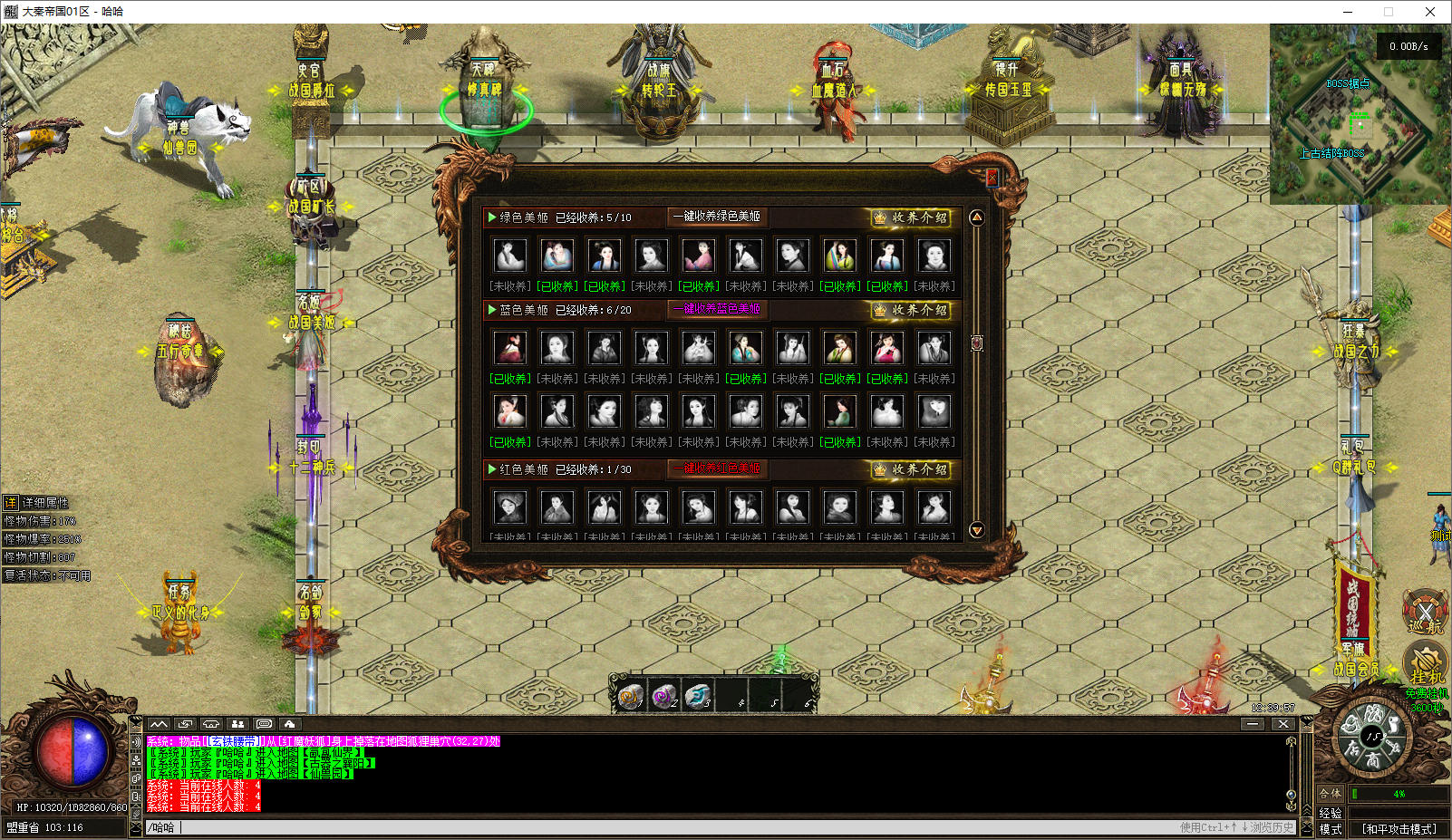The width and height of the screenshot is (1452, 840).
Task: Open the minimap in the corner
Action: click(1360, 114)
